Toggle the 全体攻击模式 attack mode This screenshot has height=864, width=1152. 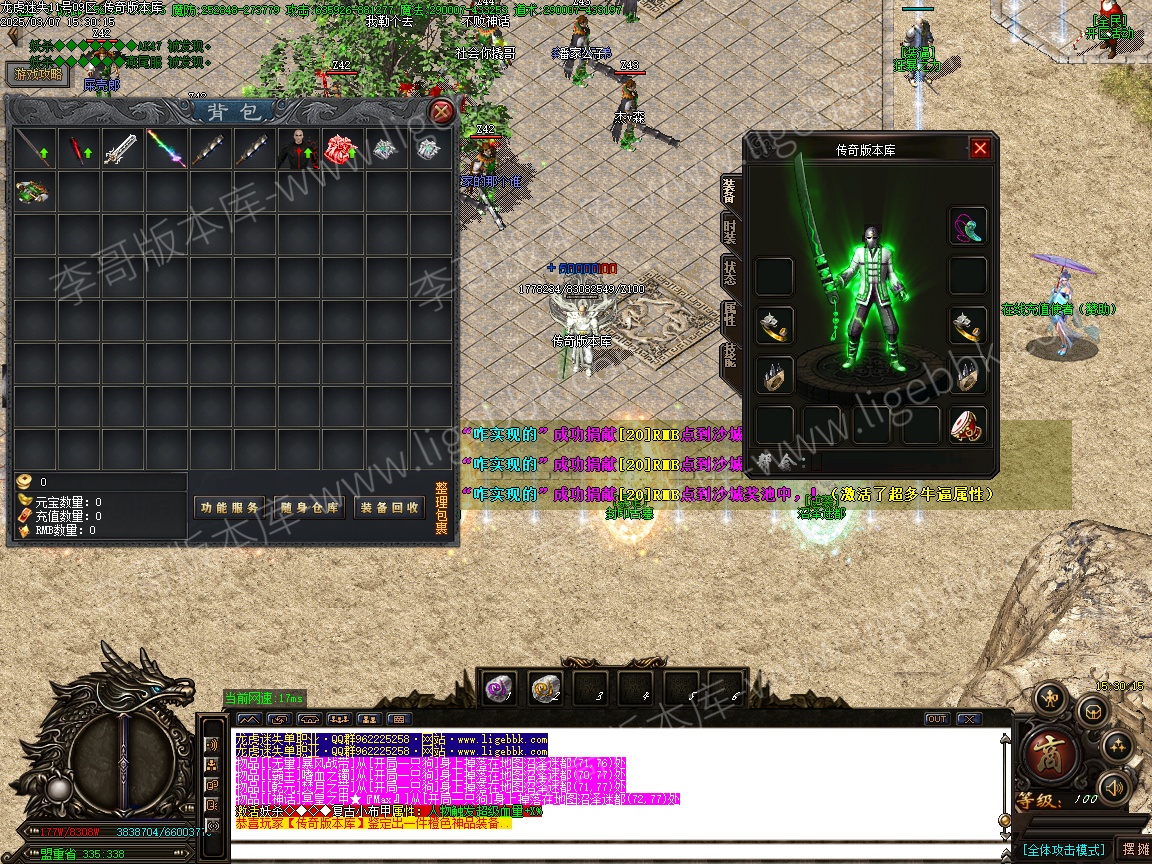point(1063,850)
